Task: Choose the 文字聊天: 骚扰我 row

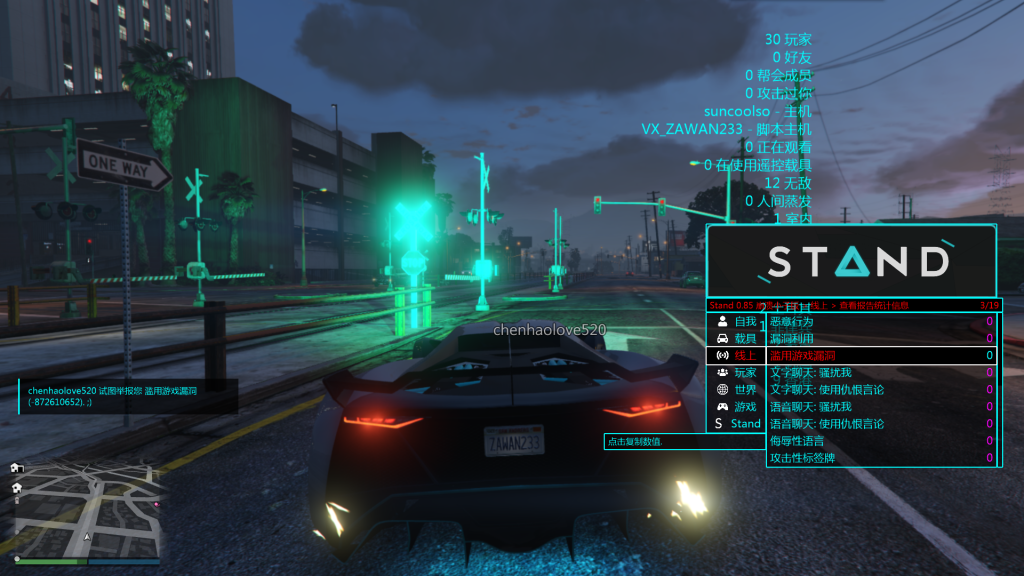Action: tap(881, 373)
